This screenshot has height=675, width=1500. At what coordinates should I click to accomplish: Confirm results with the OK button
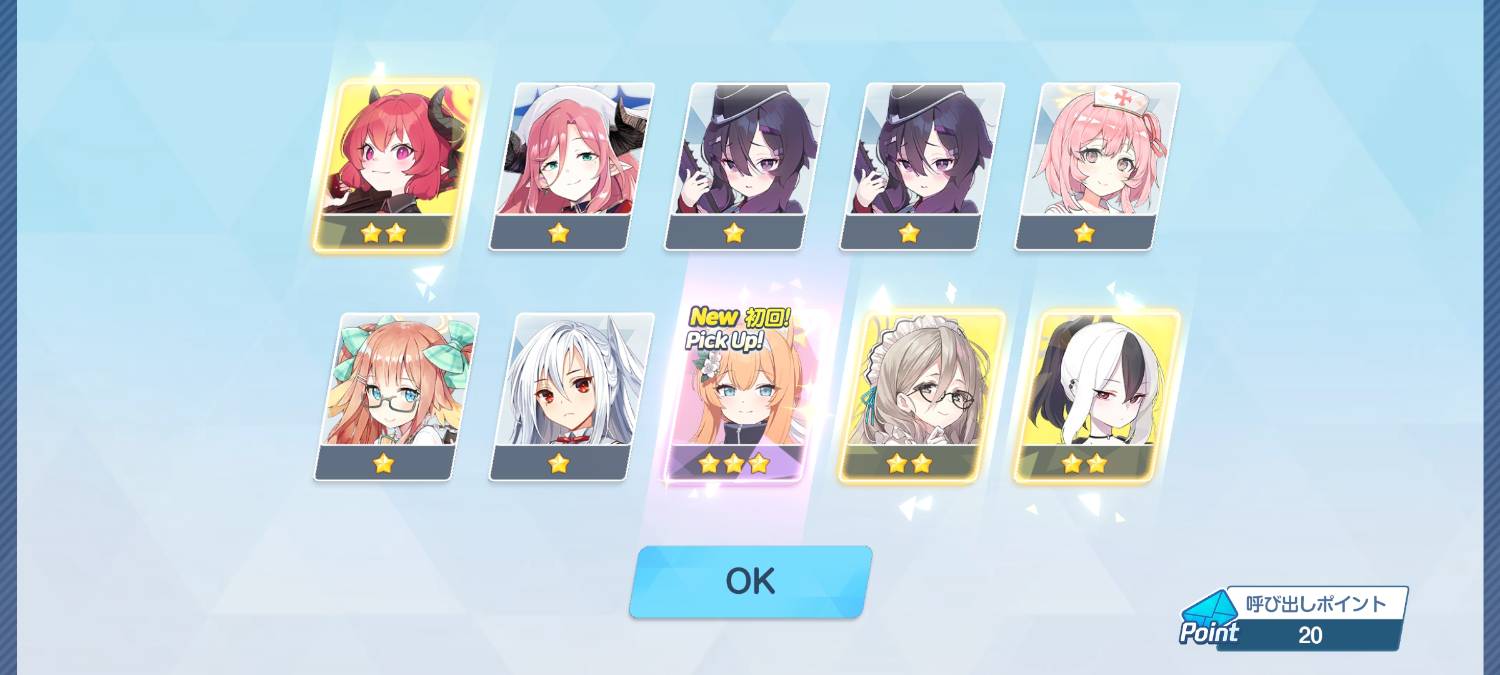[x=750, y=581]
